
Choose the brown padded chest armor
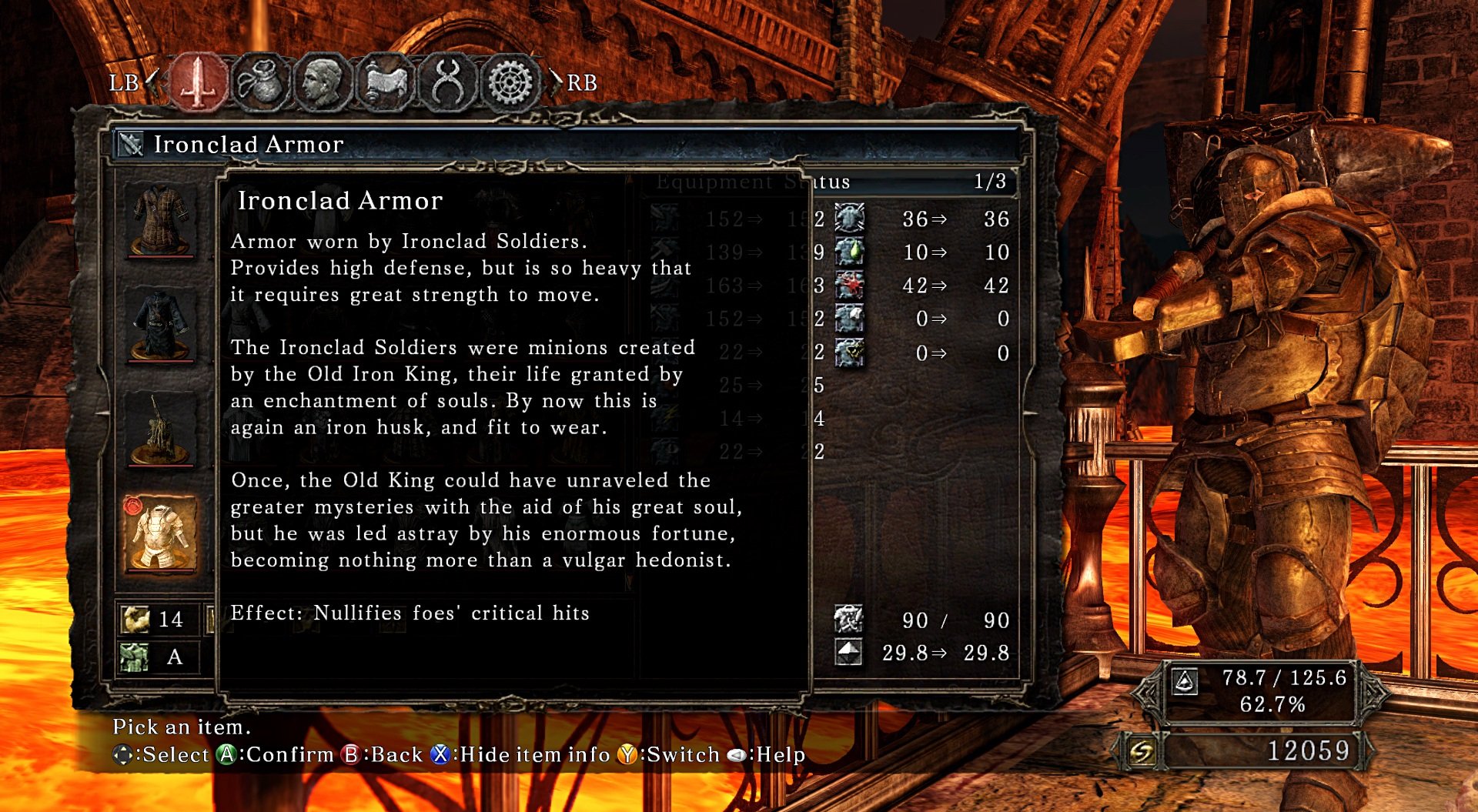pyautogui.click(x=161, y=219)
